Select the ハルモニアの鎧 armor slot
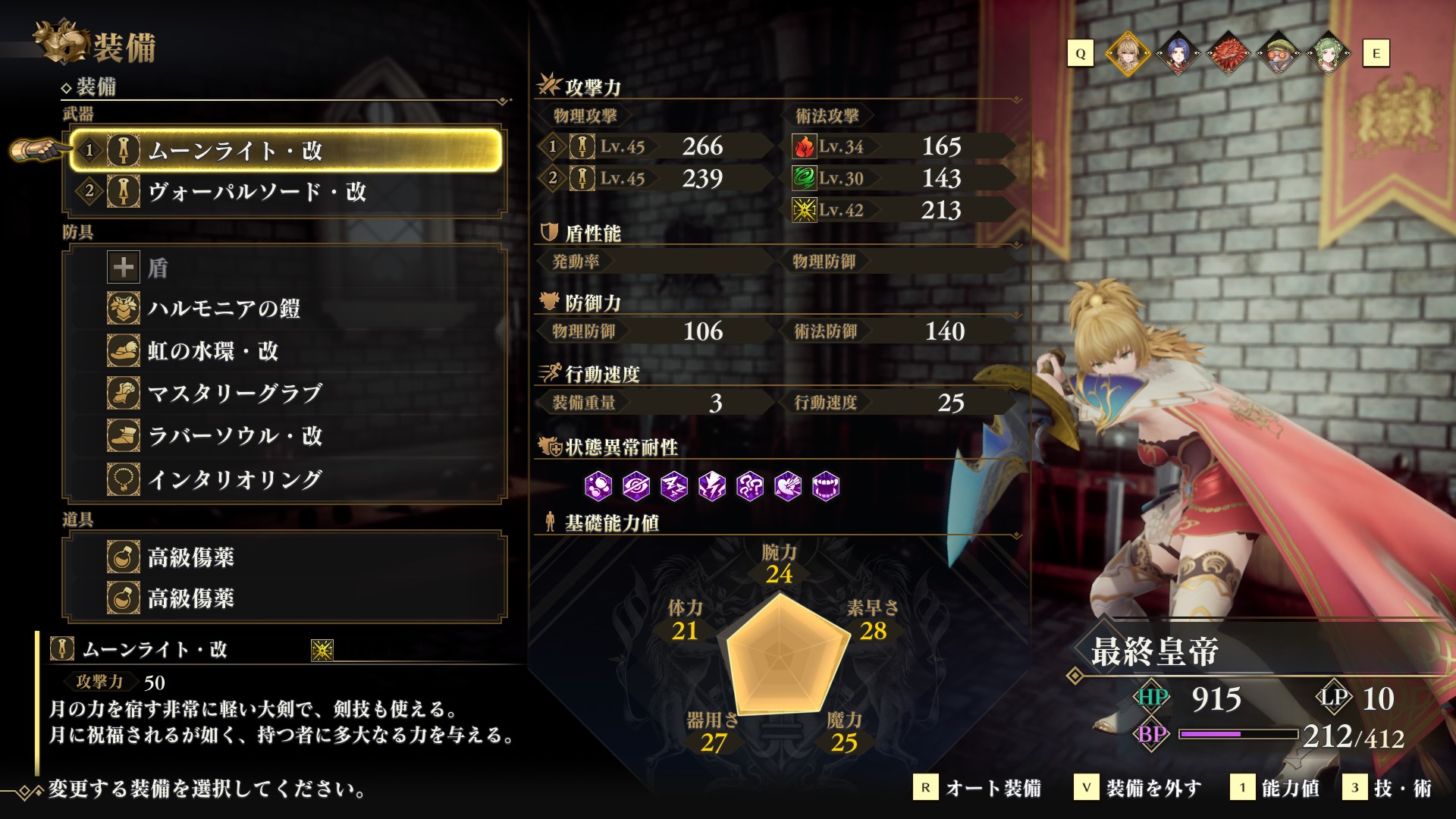 285,309
